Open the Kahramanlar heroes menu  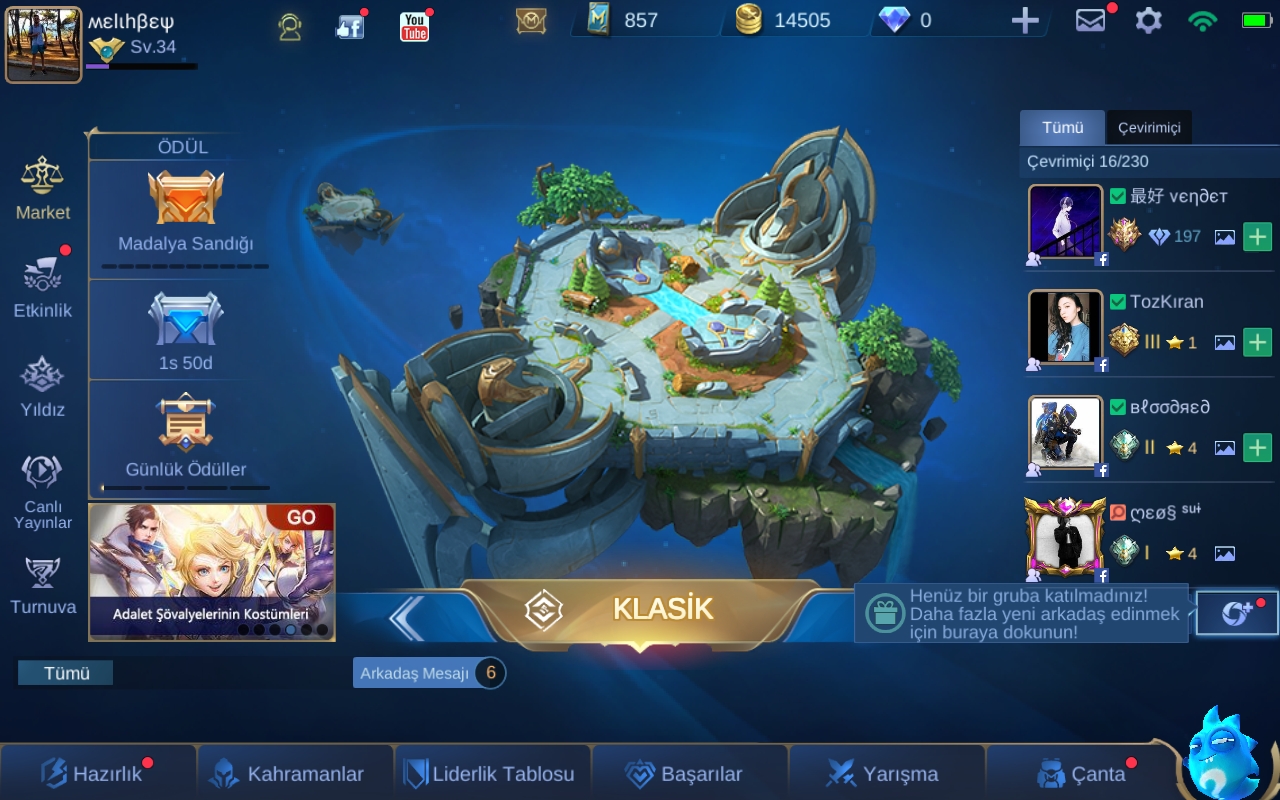point(295,773)
